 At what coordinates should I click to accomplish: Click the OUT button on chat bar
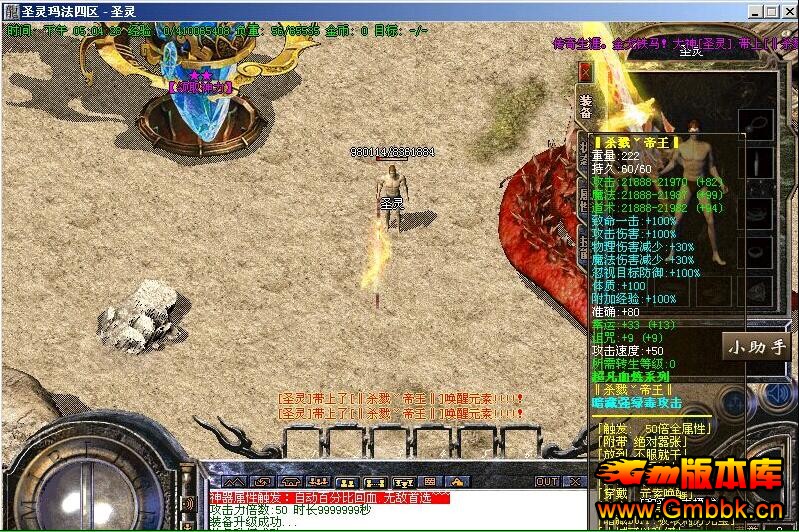pos(546,482)
